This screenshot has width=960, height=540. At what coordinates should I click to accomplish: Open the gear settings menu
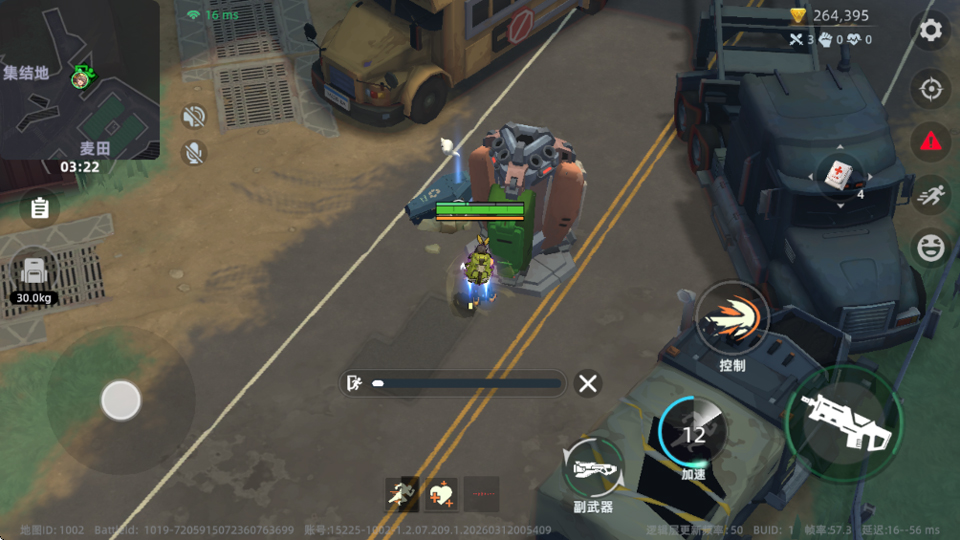point(930,31)
